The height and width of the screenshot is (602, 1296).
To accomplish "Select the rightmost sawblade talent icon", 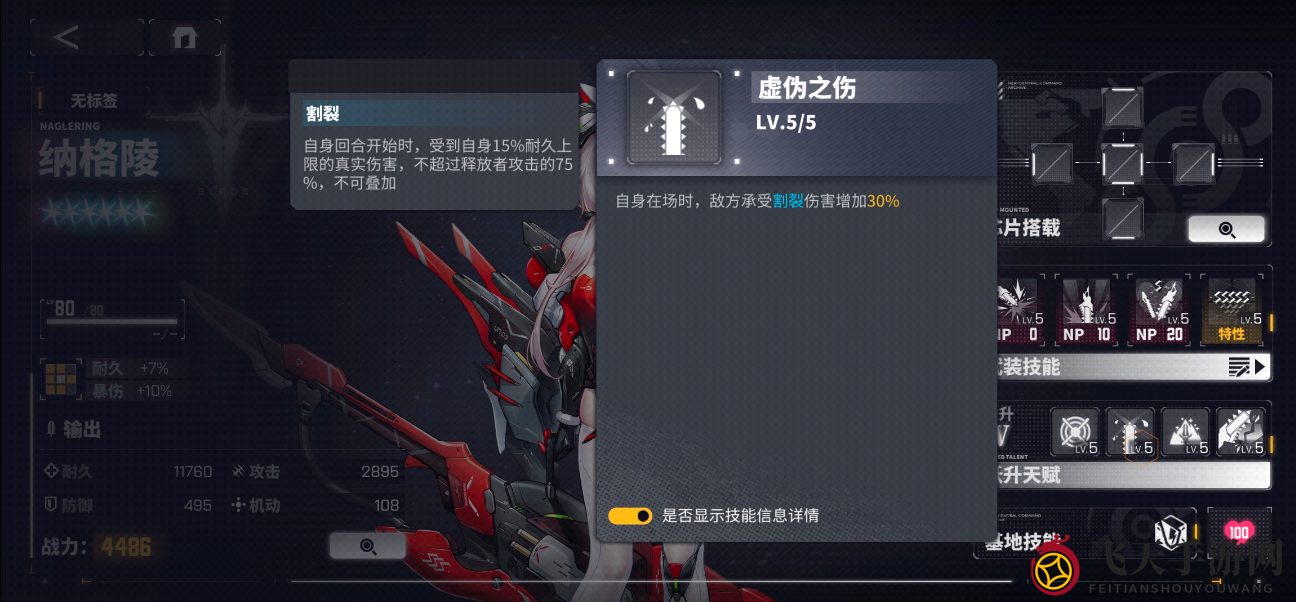I will (1241, 433).
